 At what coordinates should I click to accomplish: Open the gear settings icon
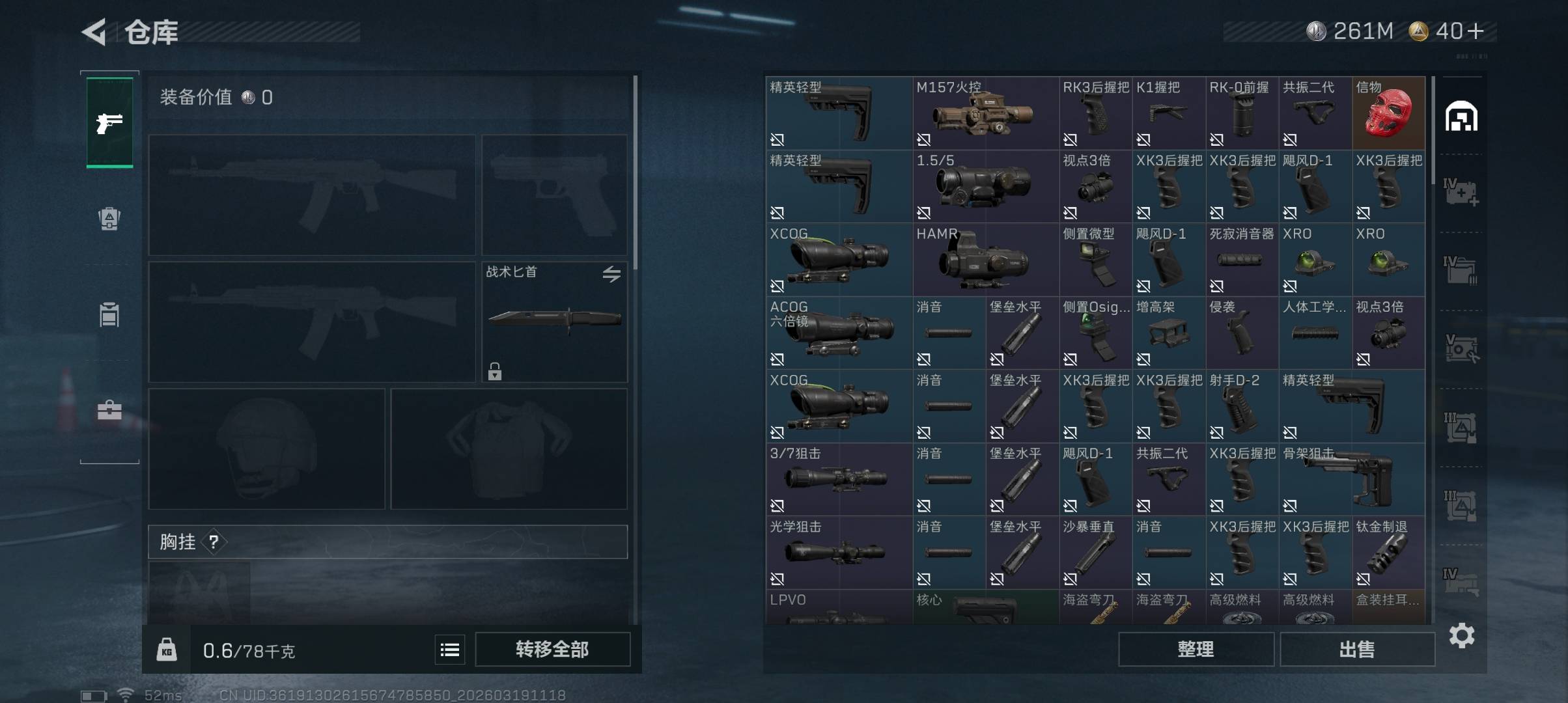point(1461,635)
